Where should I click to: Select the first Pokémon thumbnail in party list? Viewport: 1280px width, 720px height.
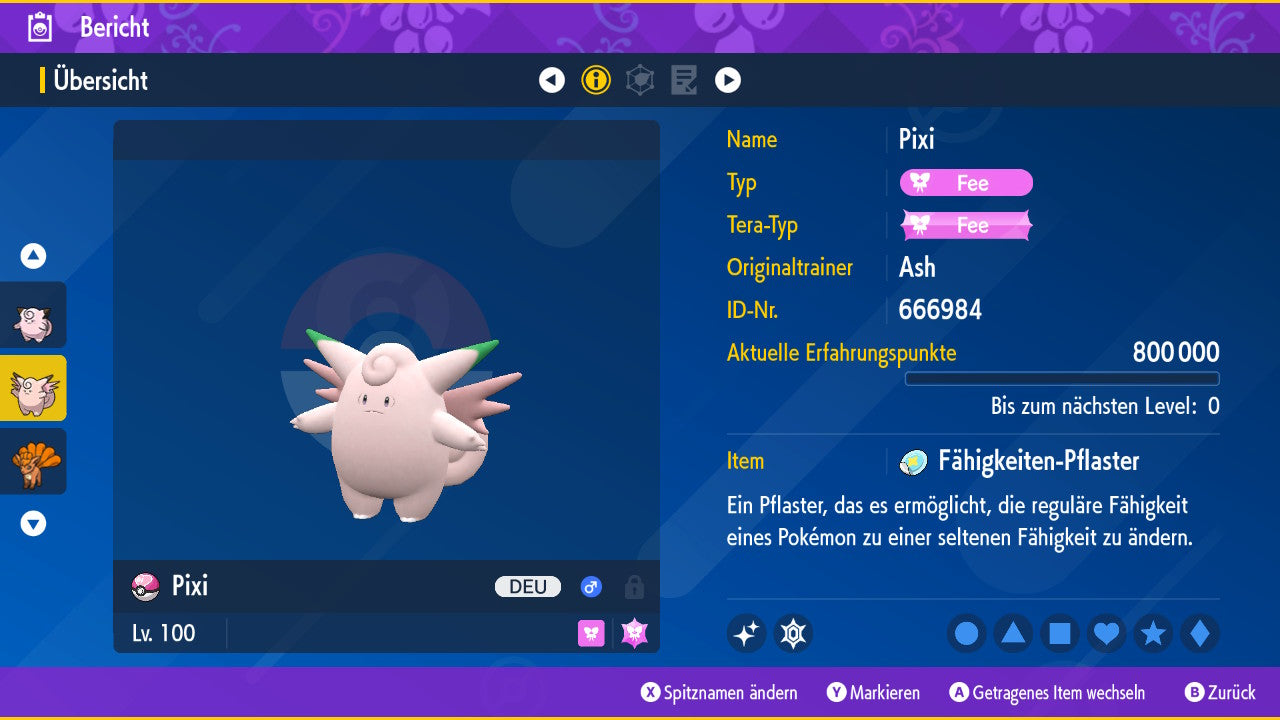(x=34, y=316)
